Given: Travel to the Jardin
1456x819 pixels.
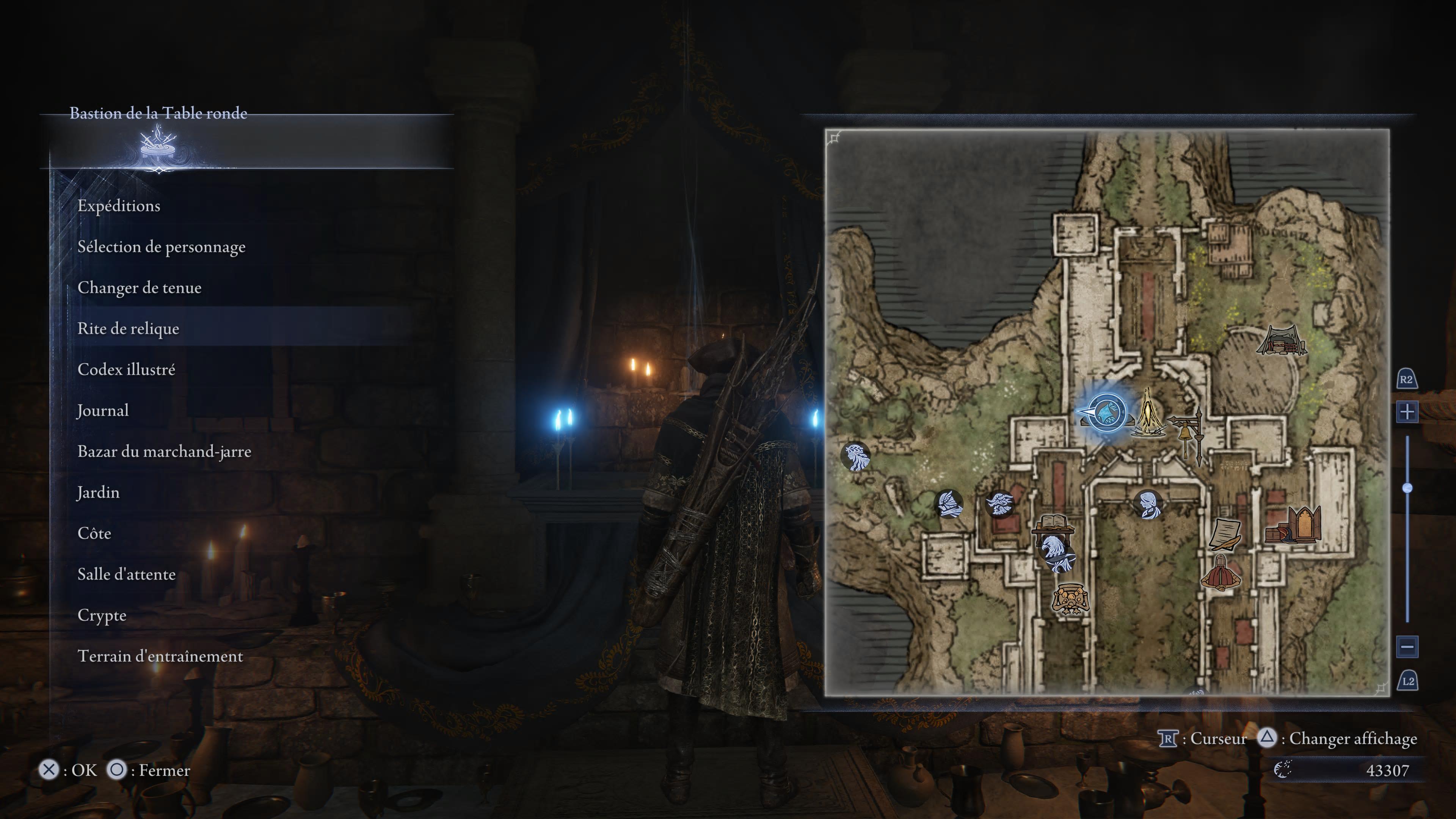Looking at the screenshot, I should (98, 492).
